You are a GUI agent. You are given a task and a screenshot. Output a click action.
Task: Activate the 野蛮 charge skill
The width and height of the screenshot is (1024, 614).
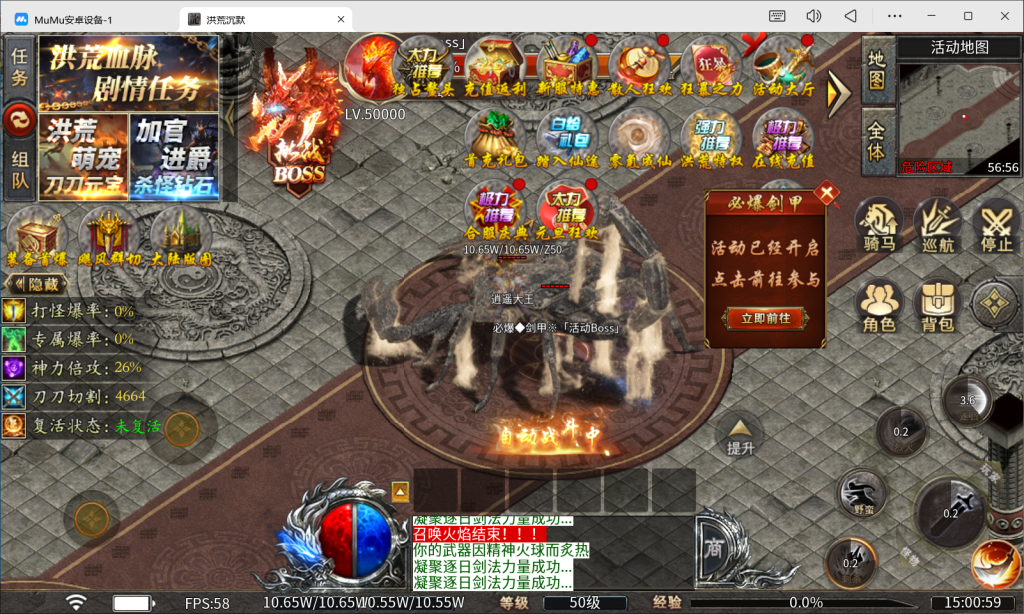[861, 493]
